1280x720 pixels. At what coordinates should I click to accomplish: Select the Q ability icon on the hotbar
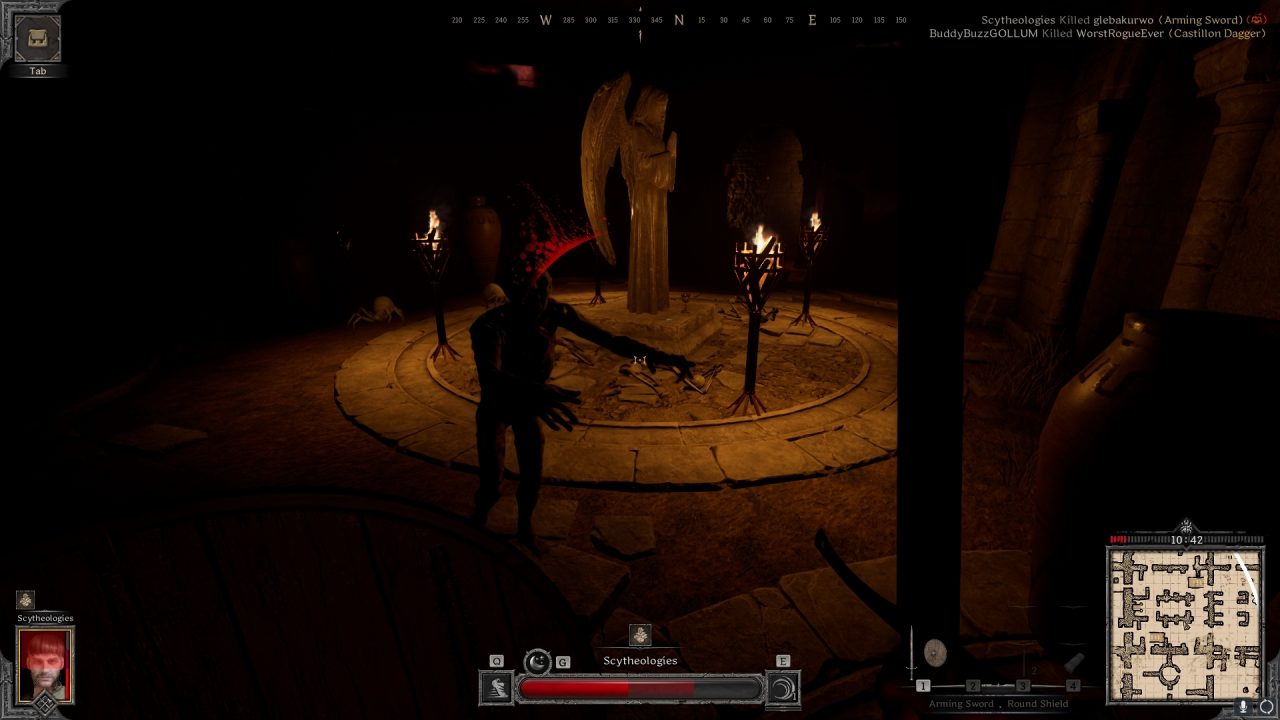tap(495, 687)
